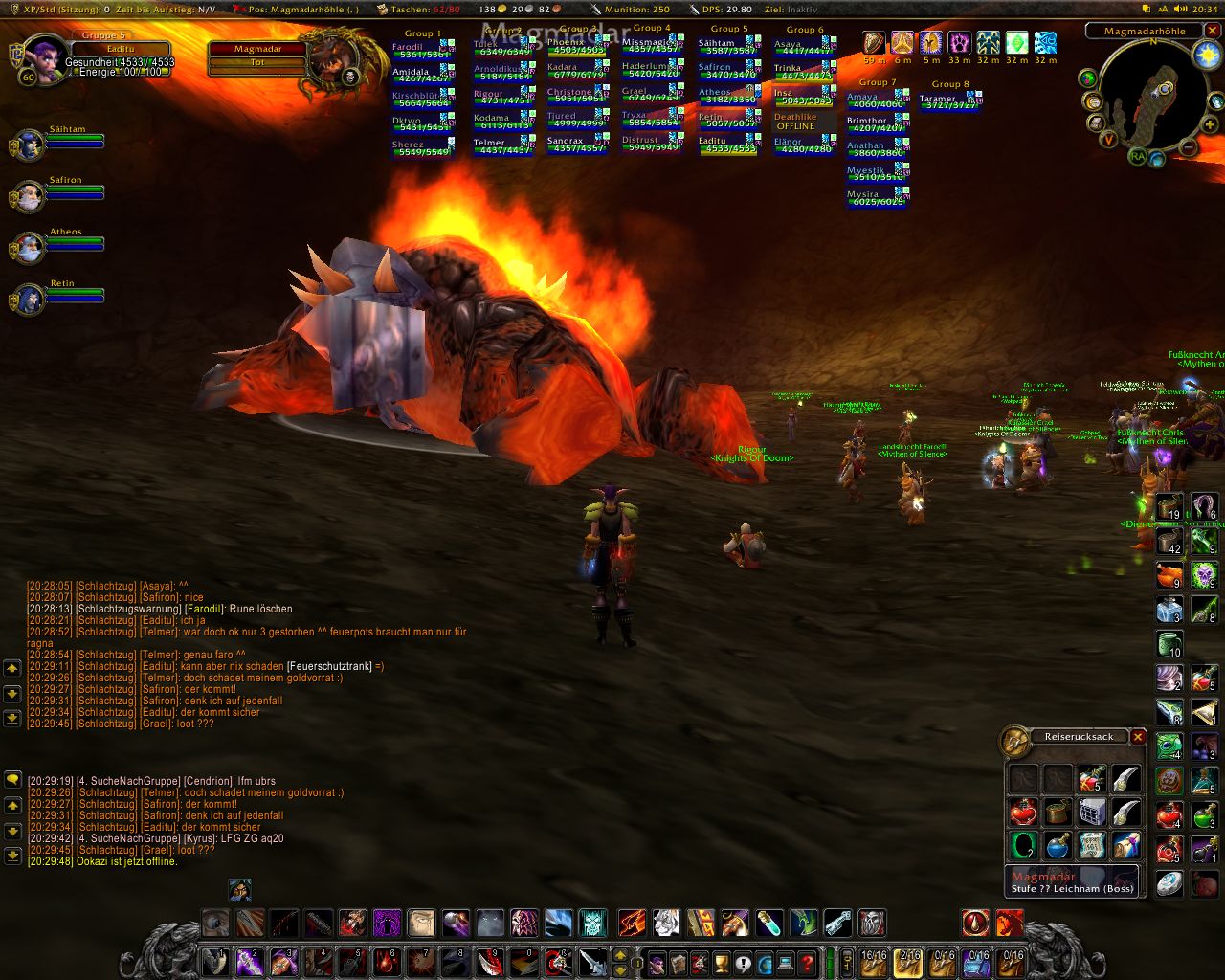The width and height of the screenshot is (1225, 980).
Task: Open the quest log gold cup button
Action: [722, 962]
